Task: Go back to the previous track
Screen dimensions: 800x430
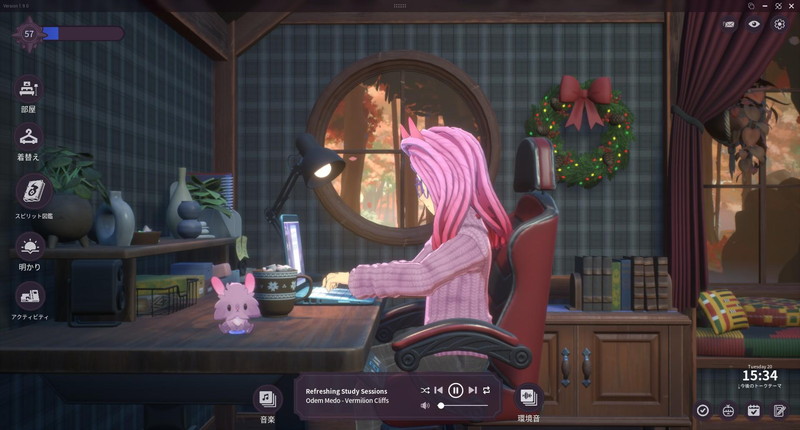Action: point(439,390)
